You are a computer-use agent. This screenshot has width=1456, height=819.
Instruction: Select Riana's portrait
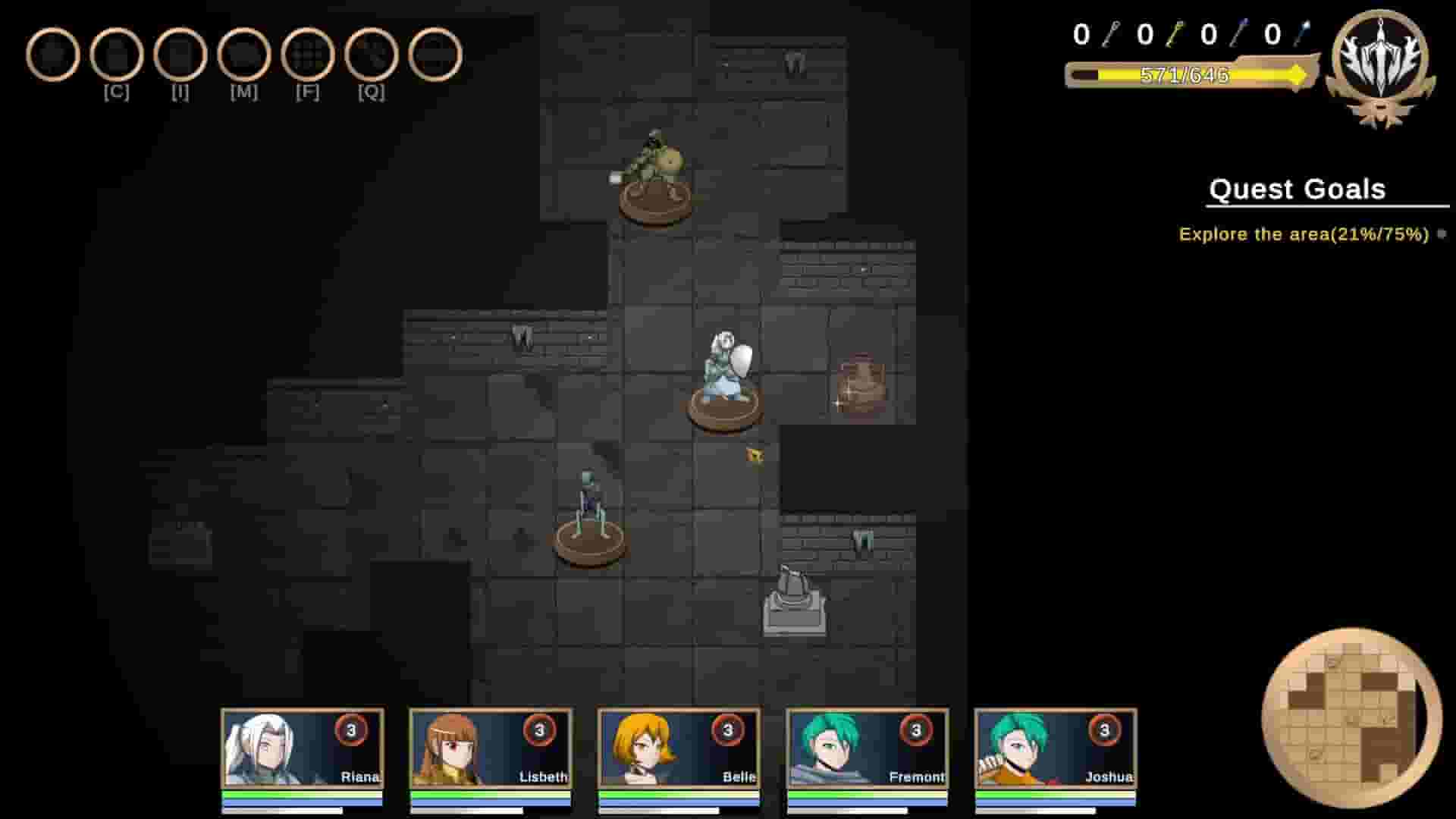click(x=300, y=751)
